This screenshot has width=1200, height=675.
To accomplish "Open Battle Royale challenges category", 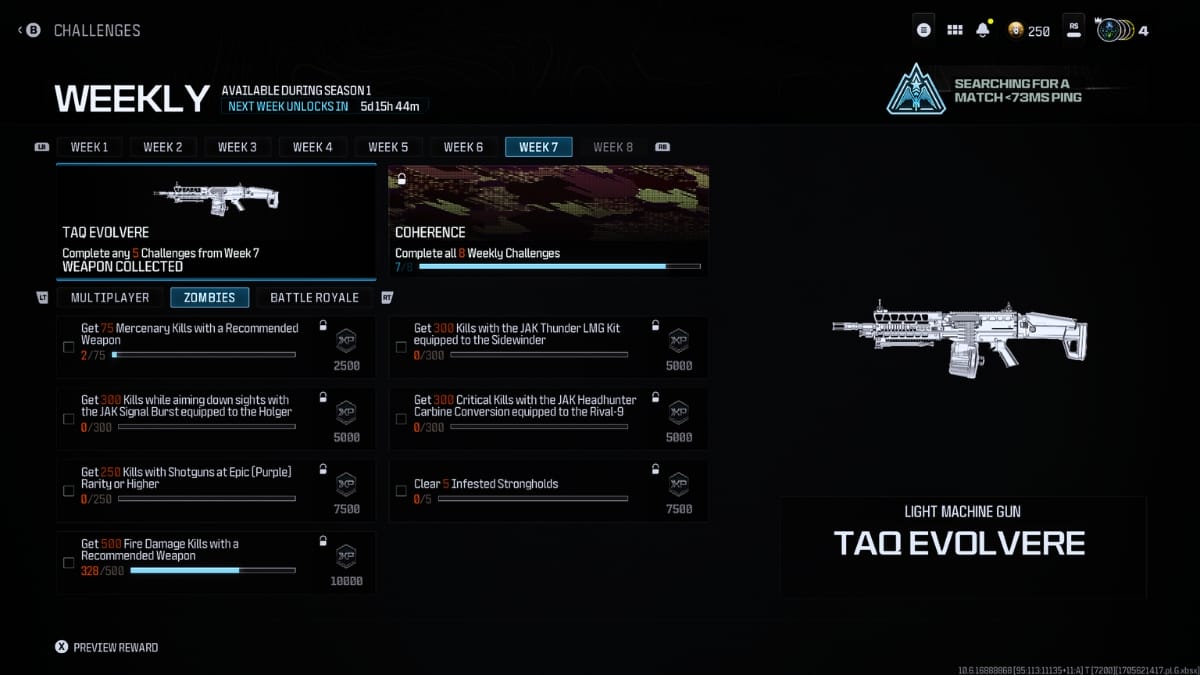I will 314,297.
